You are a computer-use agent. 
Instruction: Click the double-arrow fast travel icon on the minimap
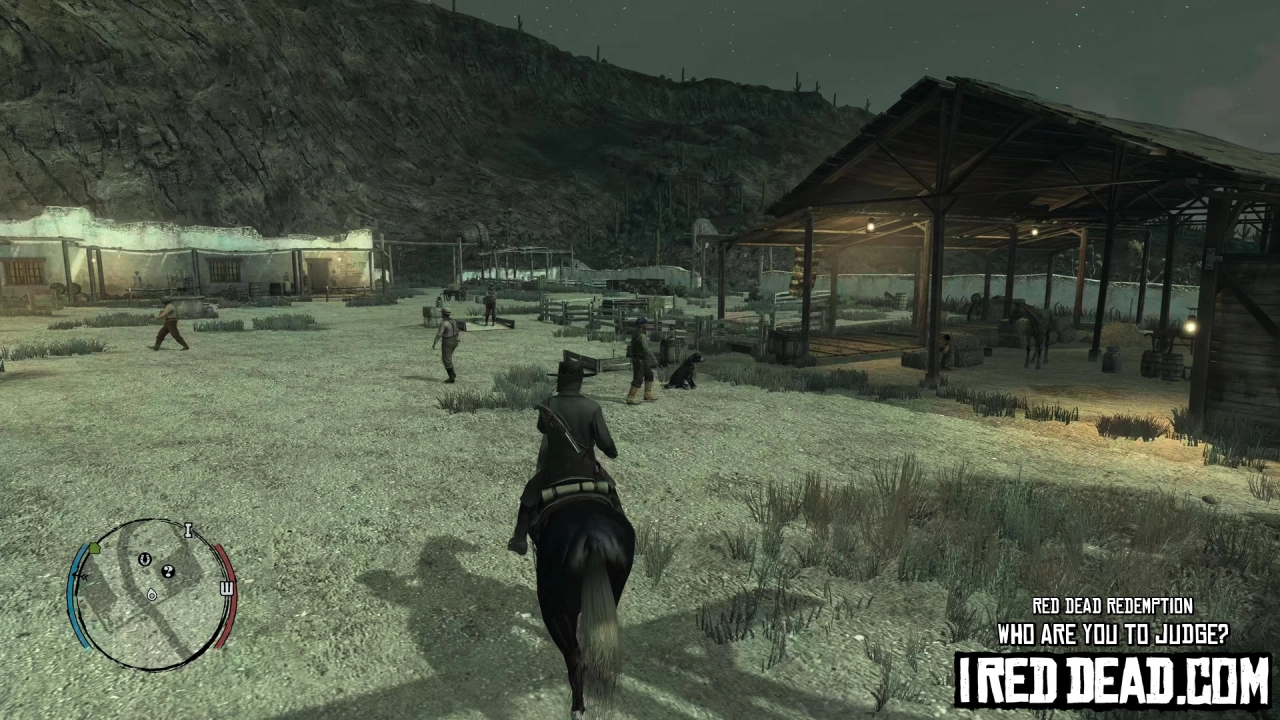[x=82, y=576]
